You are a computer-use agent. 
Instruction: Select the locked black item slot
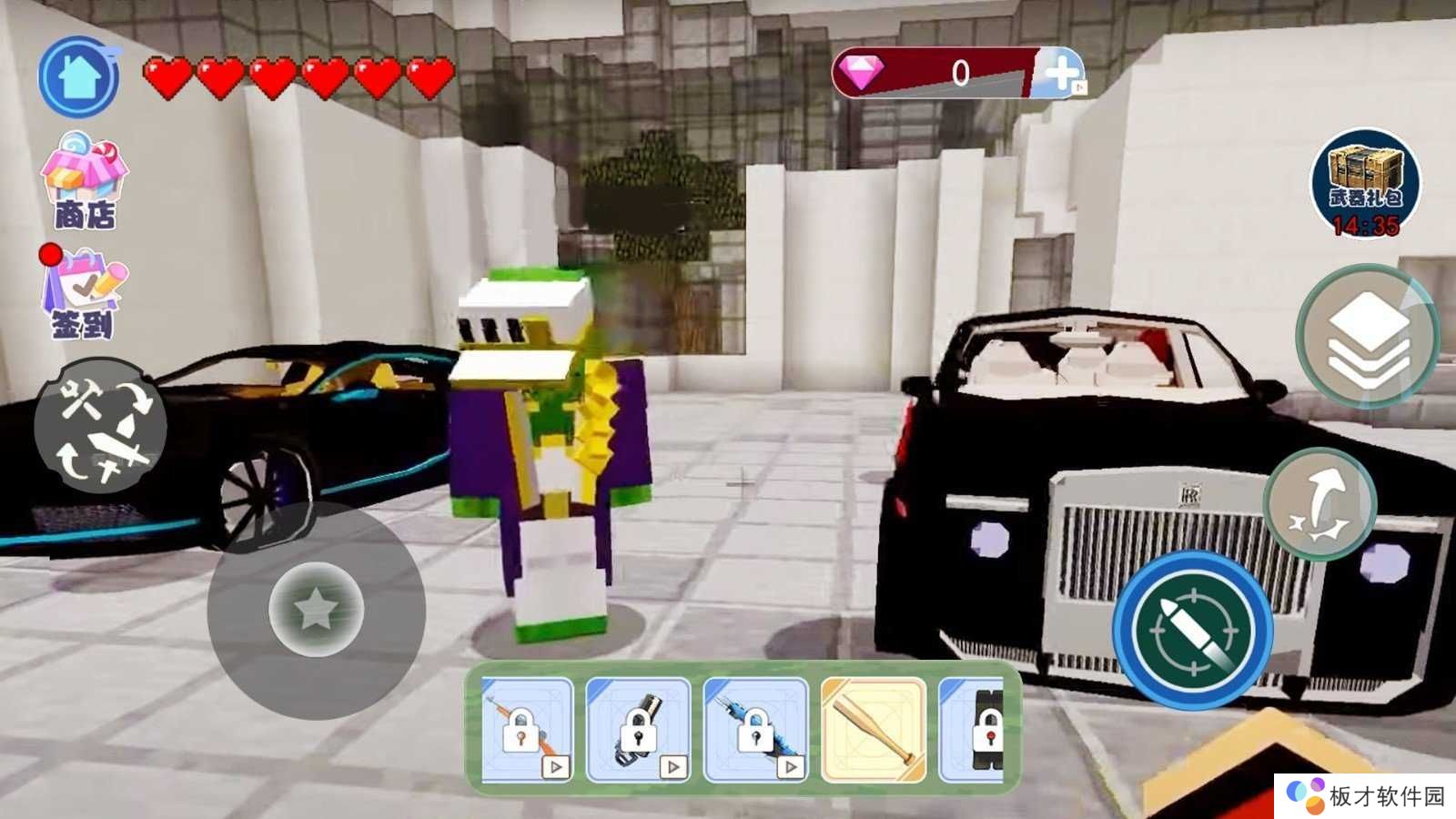(x=974, y=730)
